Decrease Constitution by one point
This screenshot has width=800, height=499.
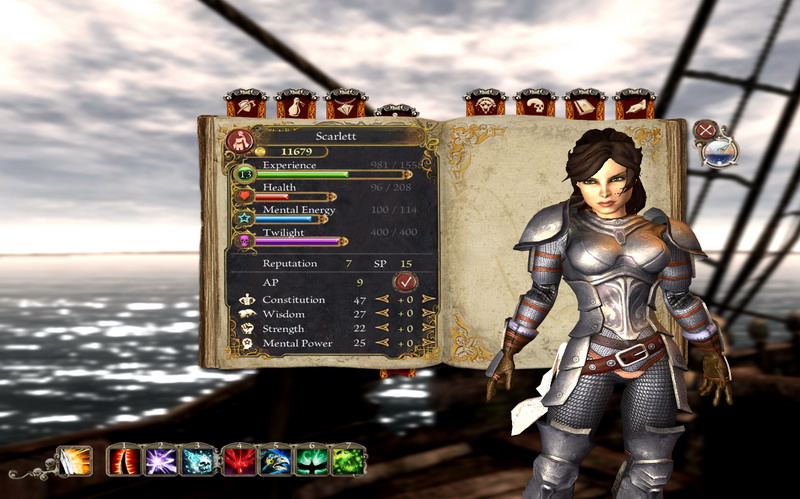click(381, 299)
